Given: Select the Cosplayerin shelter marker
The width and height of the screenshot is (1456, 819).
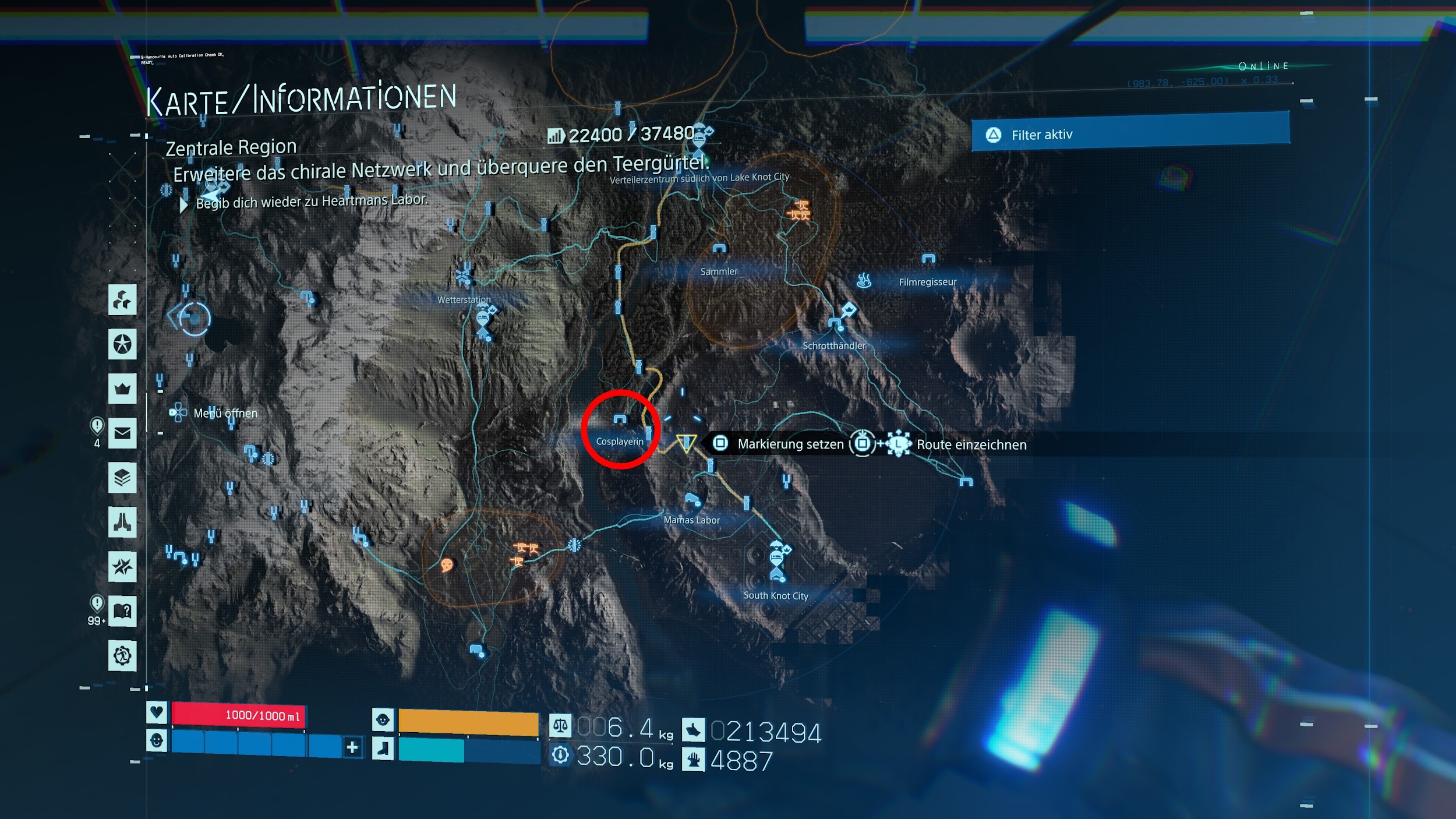Looking at the screenshot, I should coord(620,419).
